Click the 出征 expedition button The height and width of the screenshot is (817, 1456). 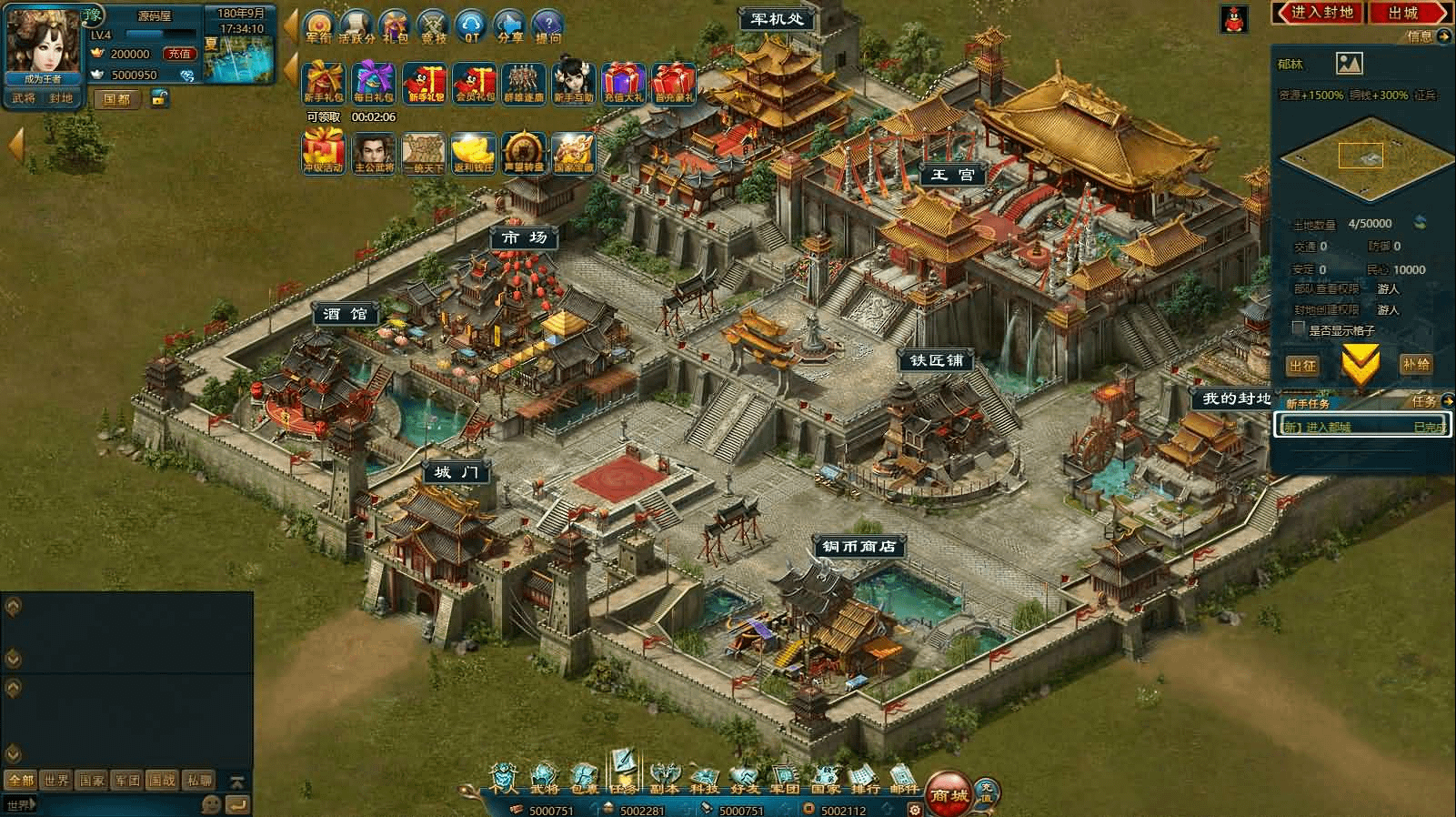point(1302,366)
